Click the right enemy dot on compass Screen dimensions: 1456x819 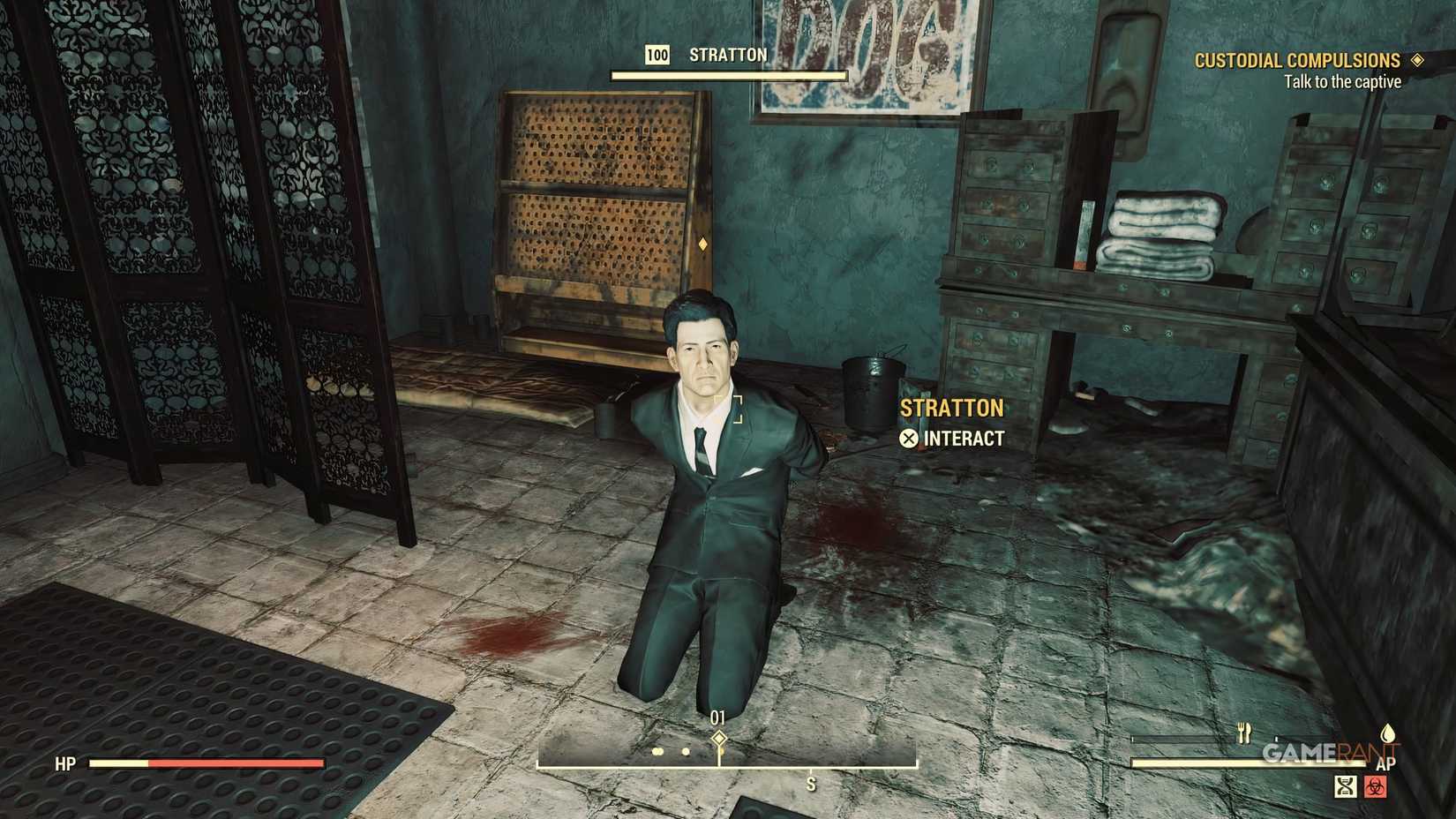tap(686, 751)
